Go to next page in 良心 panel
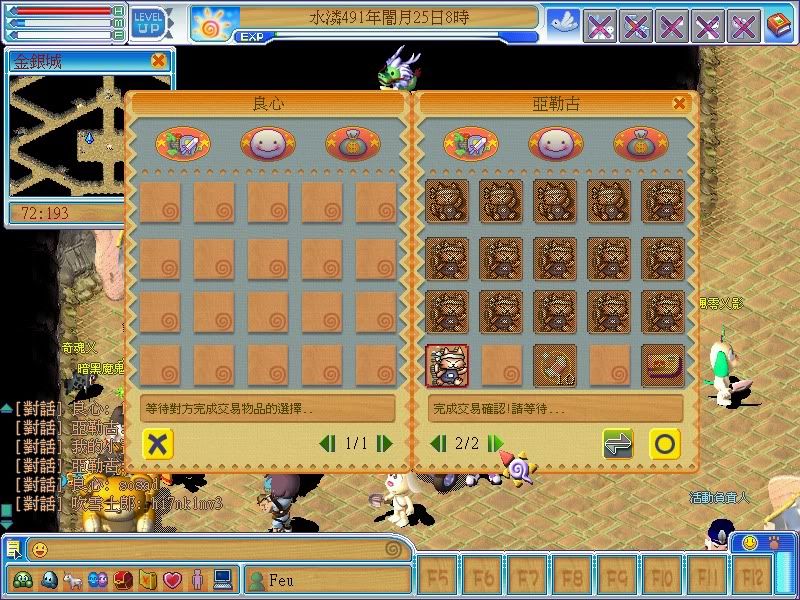 (x=384, y=443)
